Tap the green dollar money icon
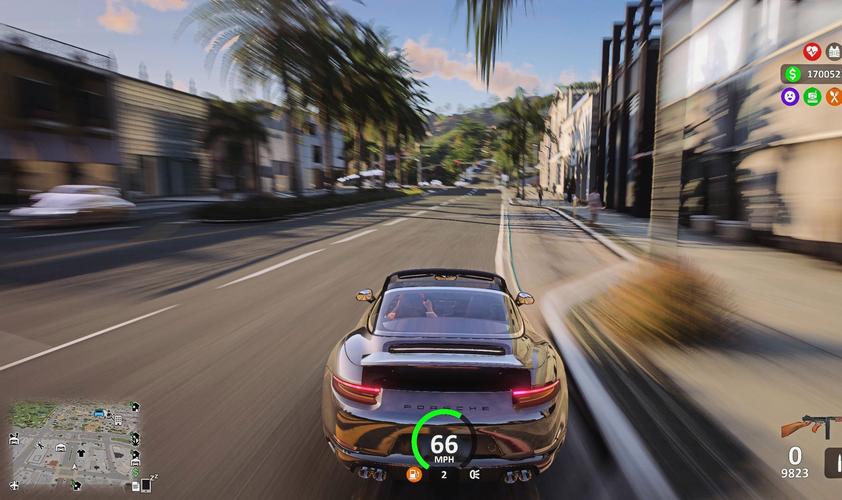Viewport: 842px width, 500px height. (792, 74)
